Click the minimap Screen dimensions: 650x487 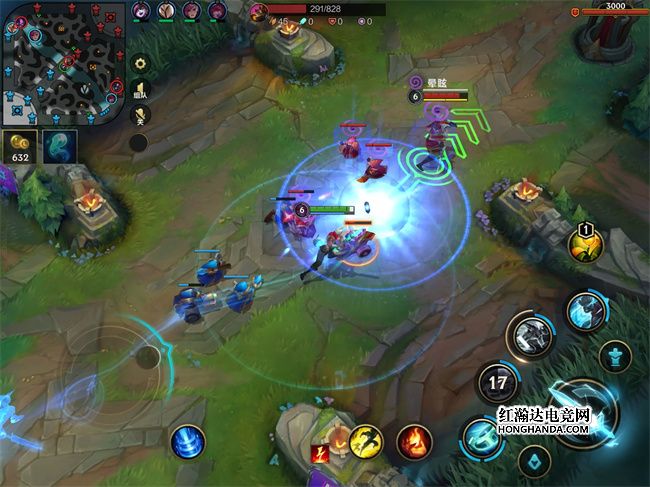coord(63,62)
